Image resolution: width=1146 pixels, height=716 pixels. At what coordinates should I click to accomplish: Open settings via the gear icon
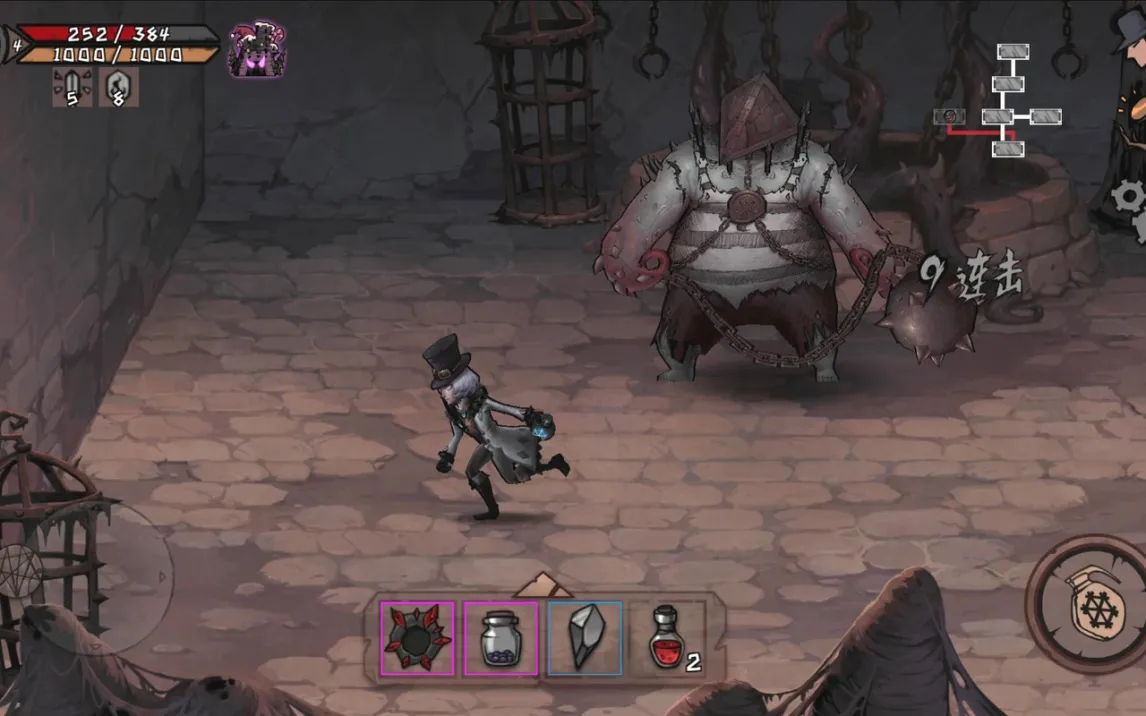coord(1130,197)
